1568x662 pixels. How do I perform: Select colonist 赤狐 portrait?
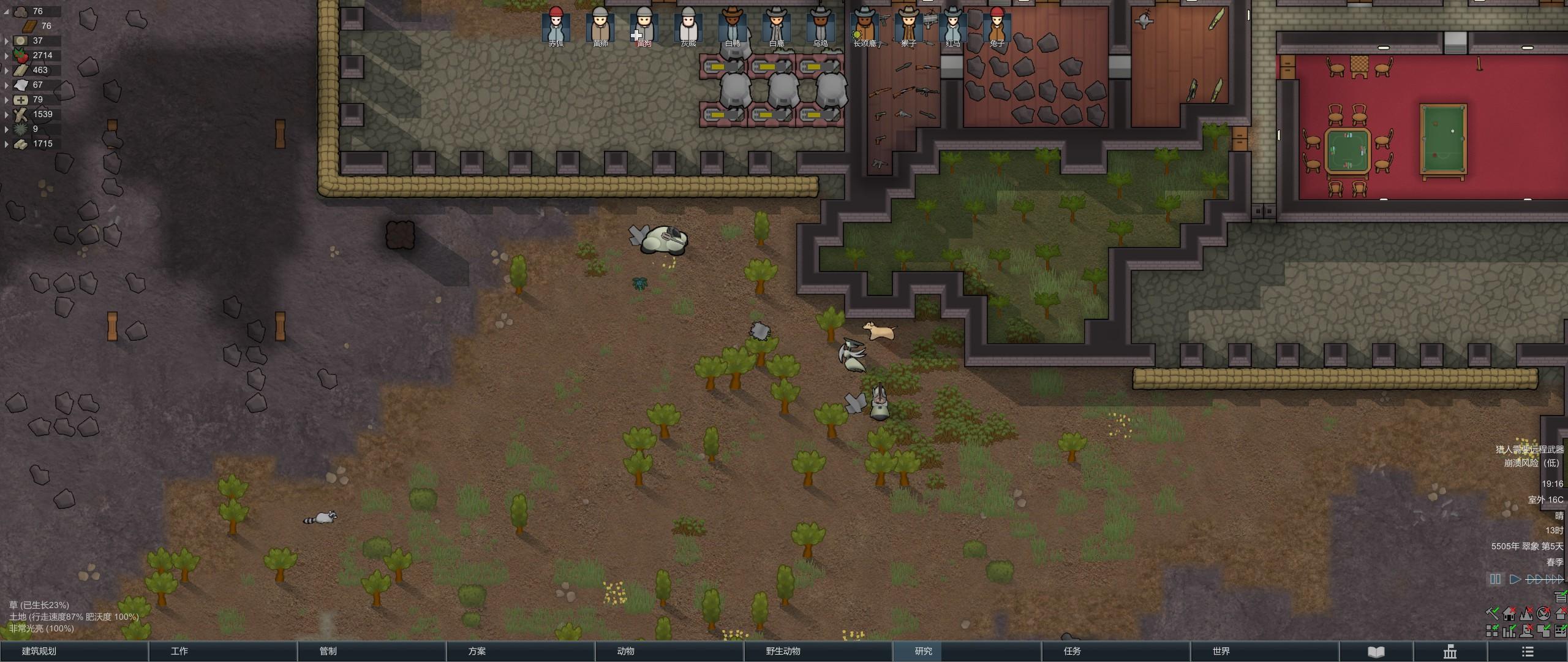[556, 26]
